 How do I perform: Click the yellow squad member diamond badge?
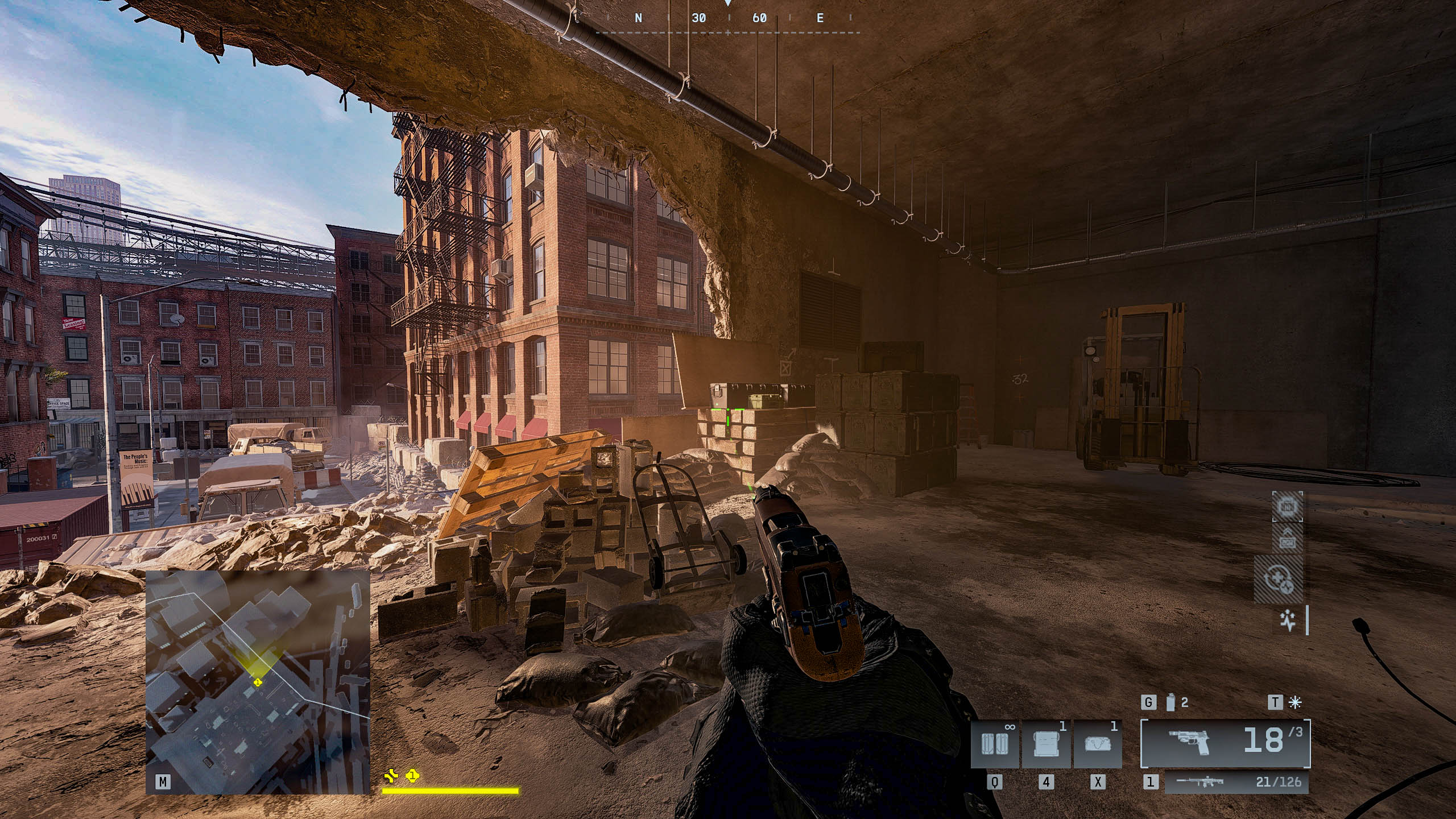412,775
